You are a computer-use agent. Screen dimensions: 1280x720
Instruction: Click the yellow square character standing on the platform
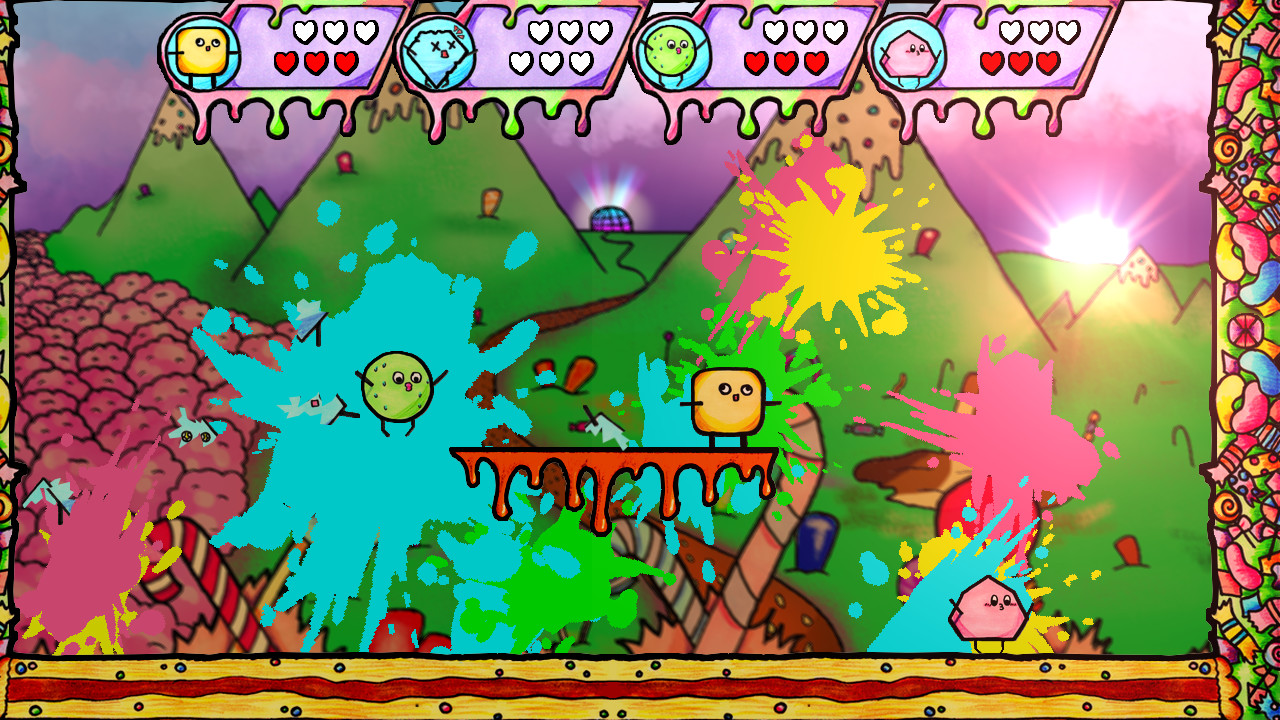[x=727, y=400]
